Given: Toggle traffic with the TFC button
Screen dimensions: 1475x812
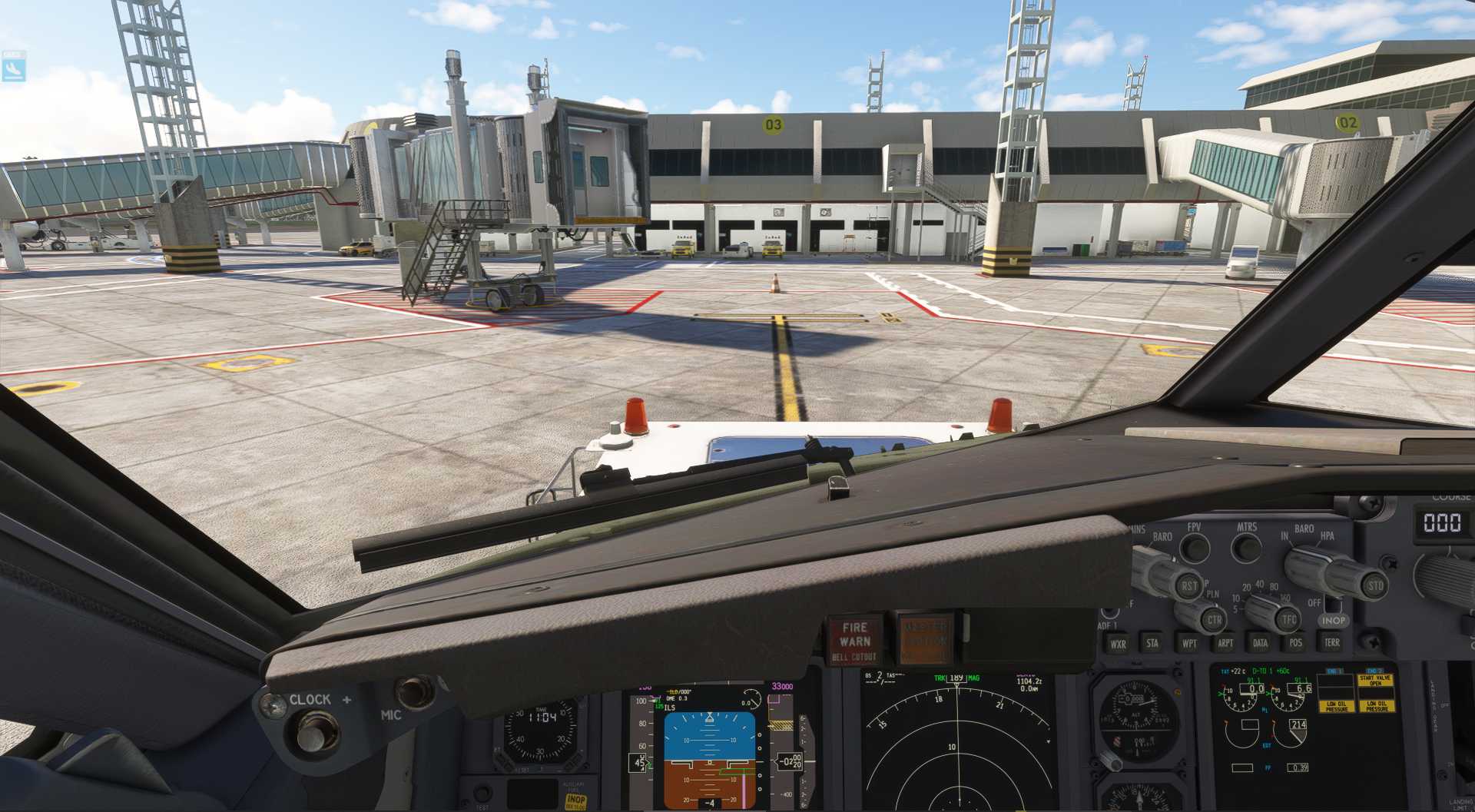Looking at the screenshot, I should 1289,619.
